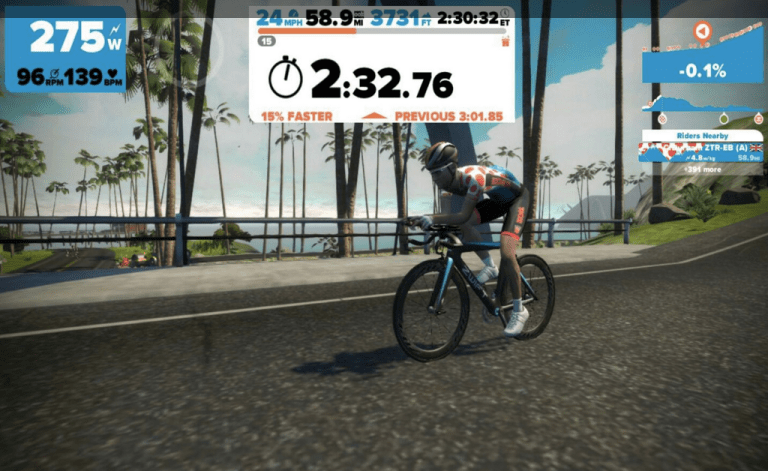This screenshot has width=768, height=471.
Task: Collapse the segment timer using the orange arrow
Action: (374, 116)
